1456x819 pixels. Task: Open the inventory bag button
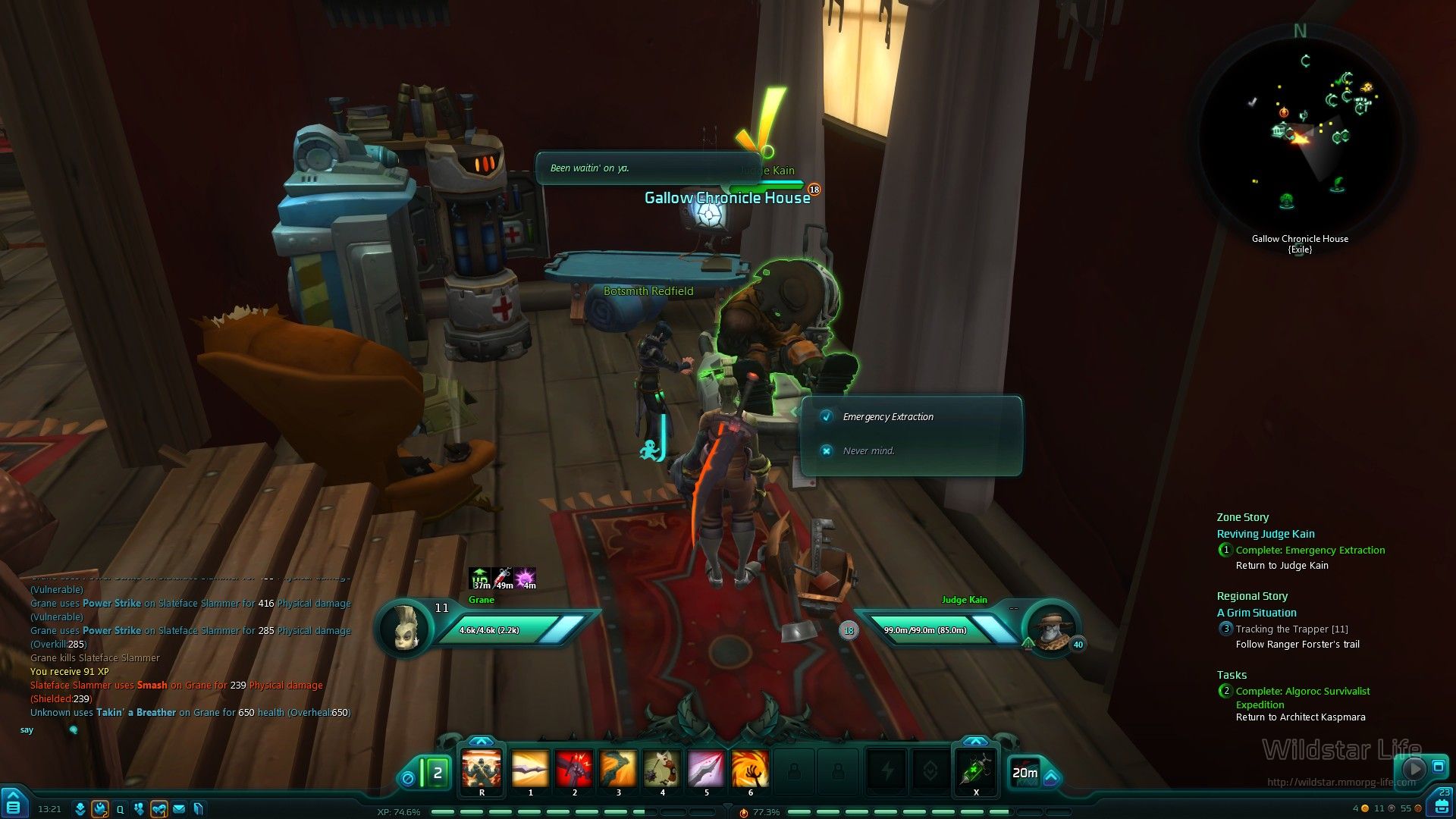click(1438, 805)
